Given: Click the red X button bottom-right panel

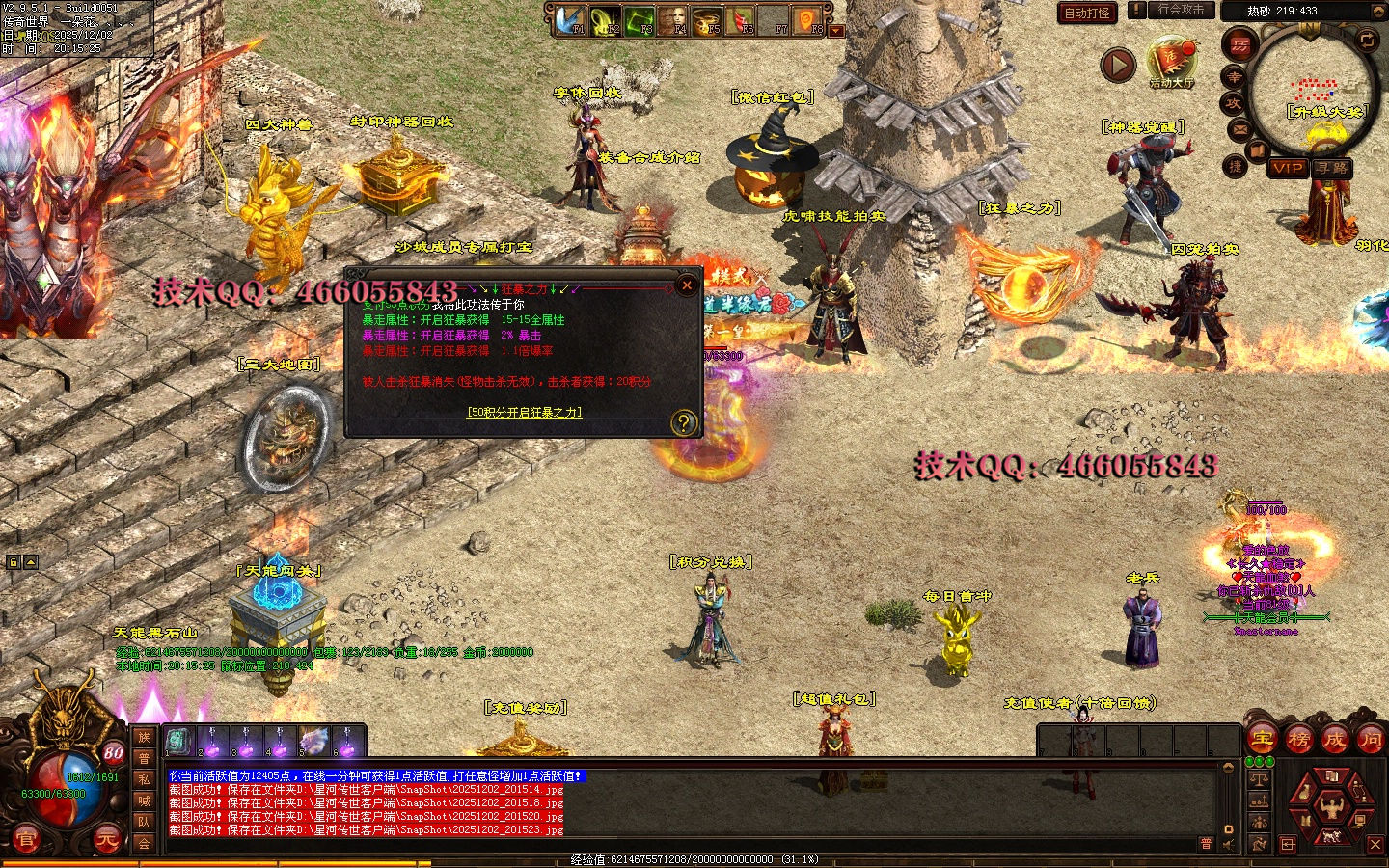Looking at the screenshot, I should tap(1375, 845).
